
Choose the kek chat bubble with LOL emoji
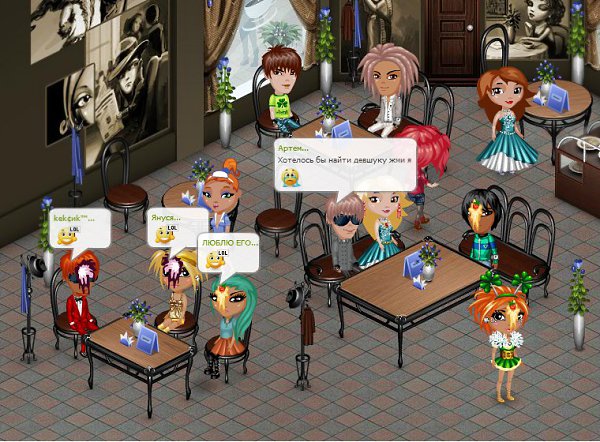tap(77, 228)
